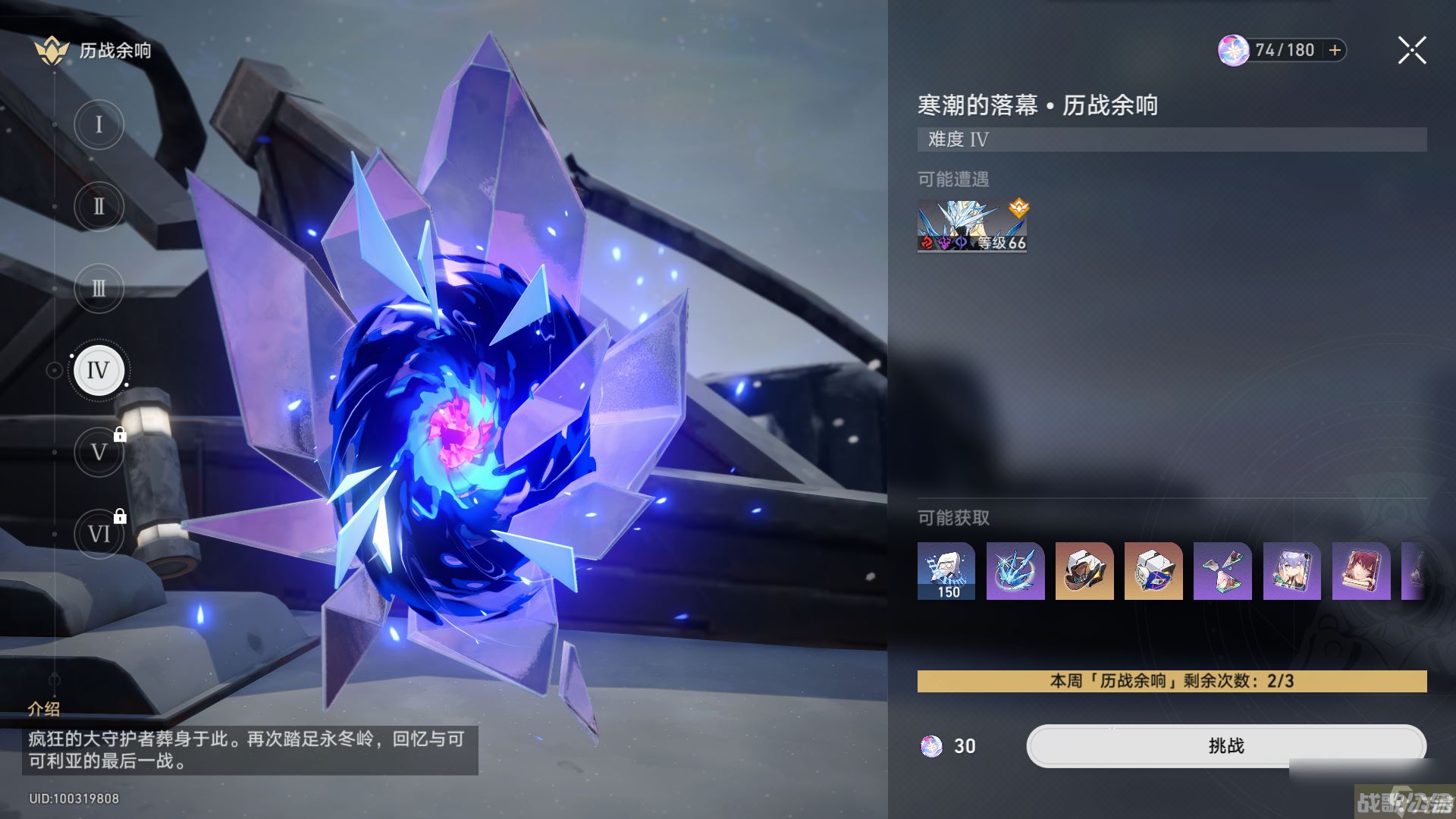Open the relic hat reward icon
Viewport: 1456px width, 819px height.
1084,573
